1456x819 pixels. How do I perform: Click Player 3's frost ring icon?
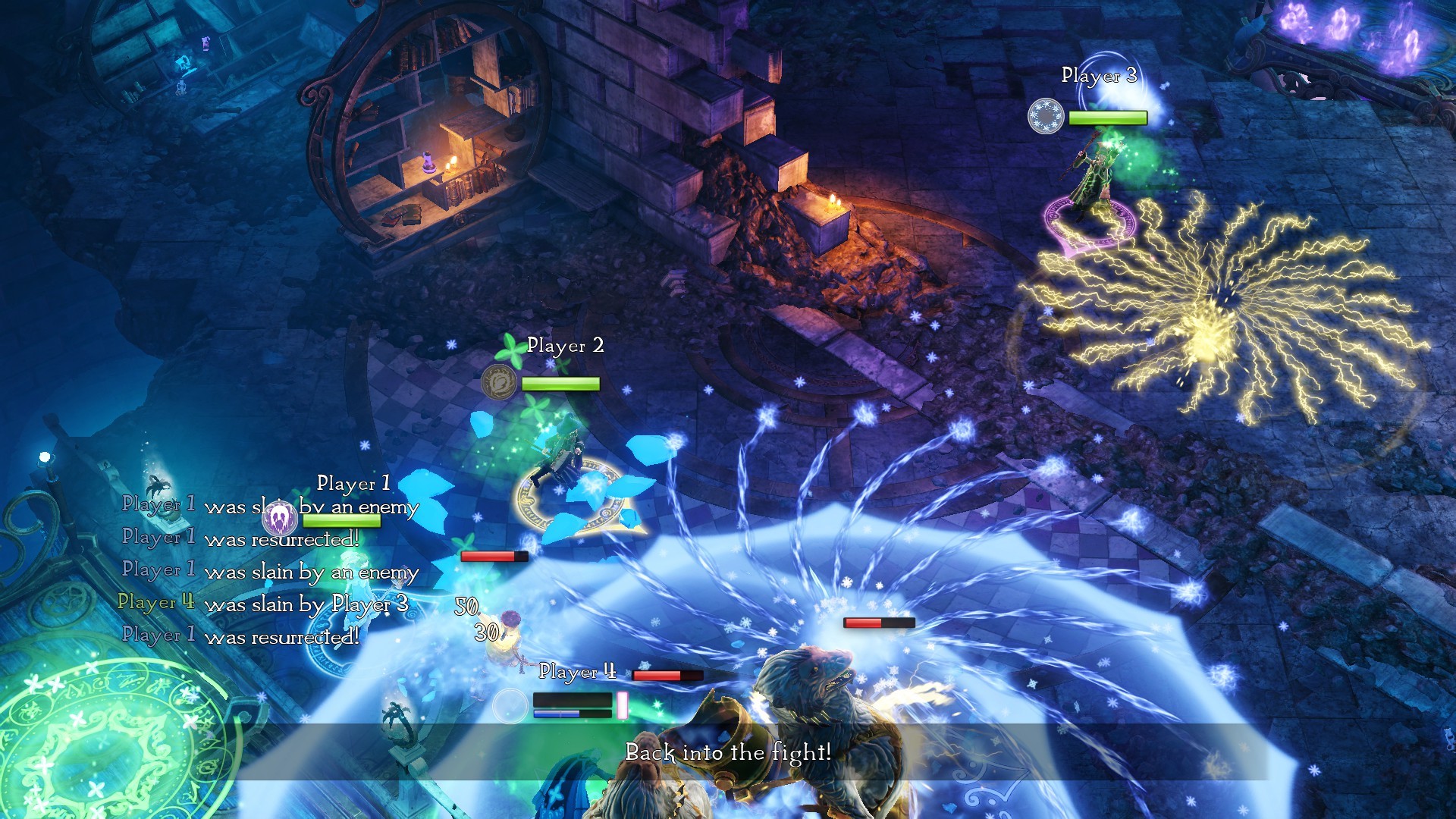point(1046,117)
